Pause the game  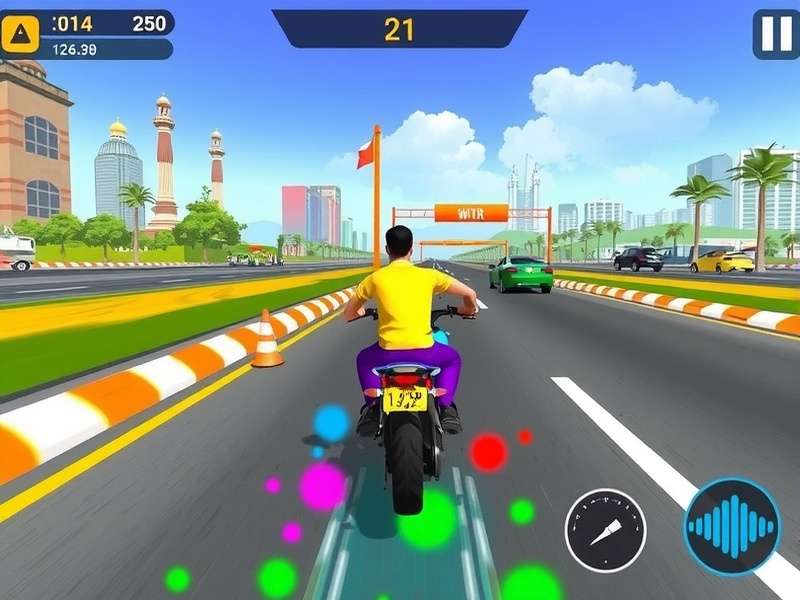pos(776,34)
